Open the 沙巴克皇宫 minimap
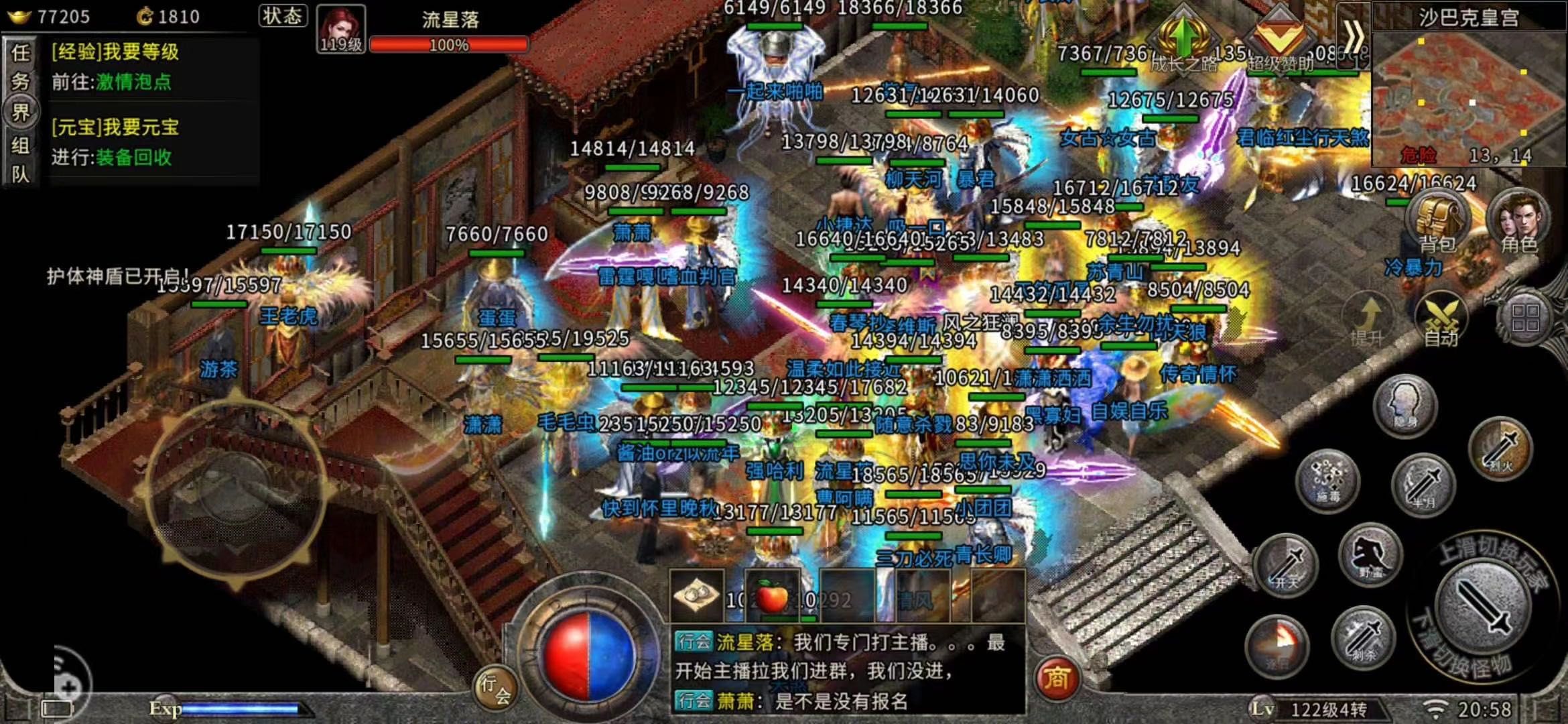The height and width of the screenshot is (724, 1568). pos(1467,94)
